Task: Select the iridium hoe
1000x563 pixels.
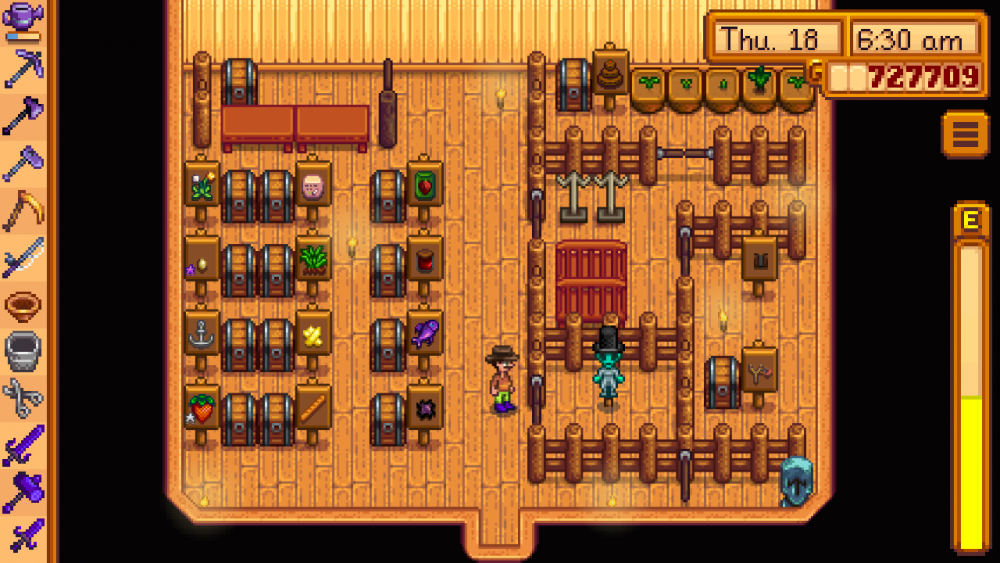Action: (x=23, y=163)
